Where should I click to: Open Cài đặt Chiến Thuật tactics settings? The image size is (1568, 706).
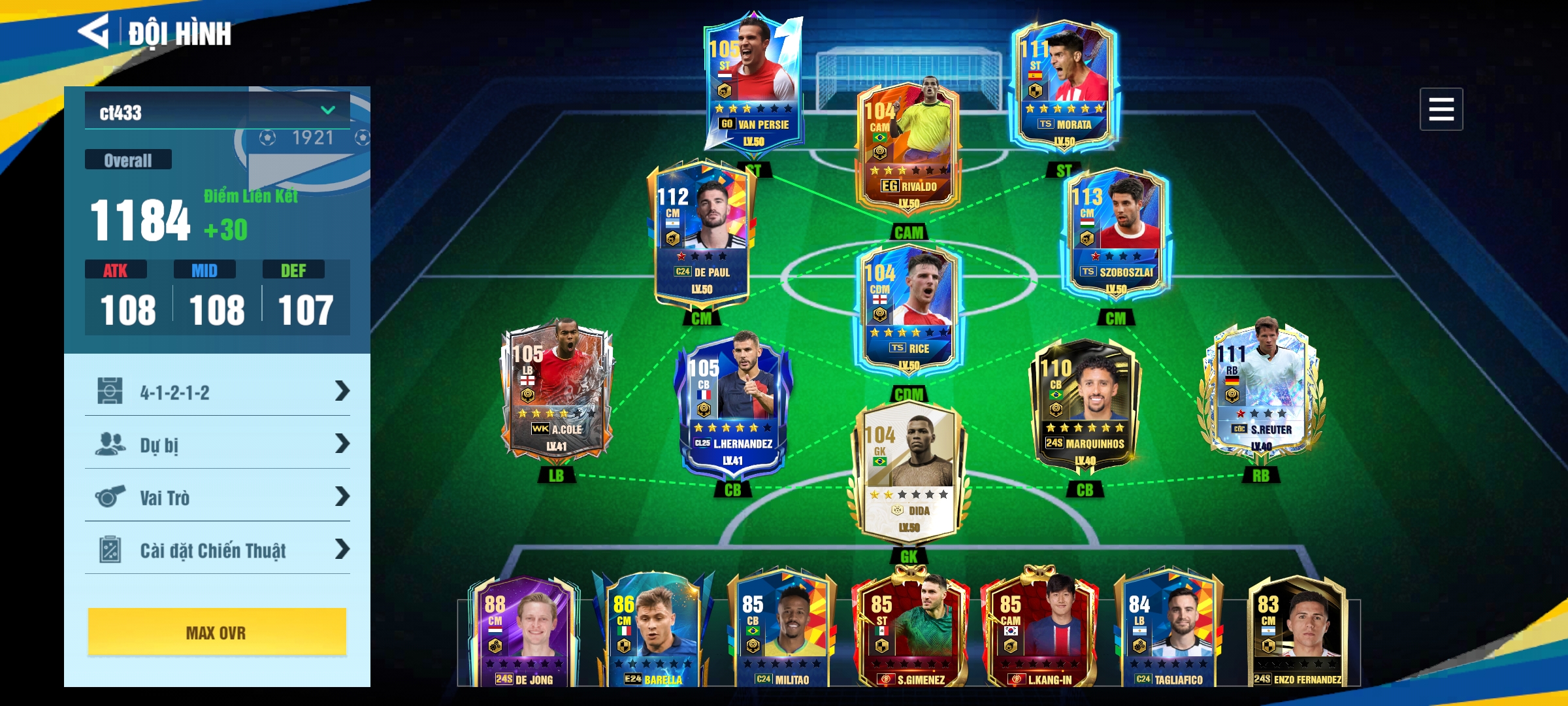tap(218, 550)
